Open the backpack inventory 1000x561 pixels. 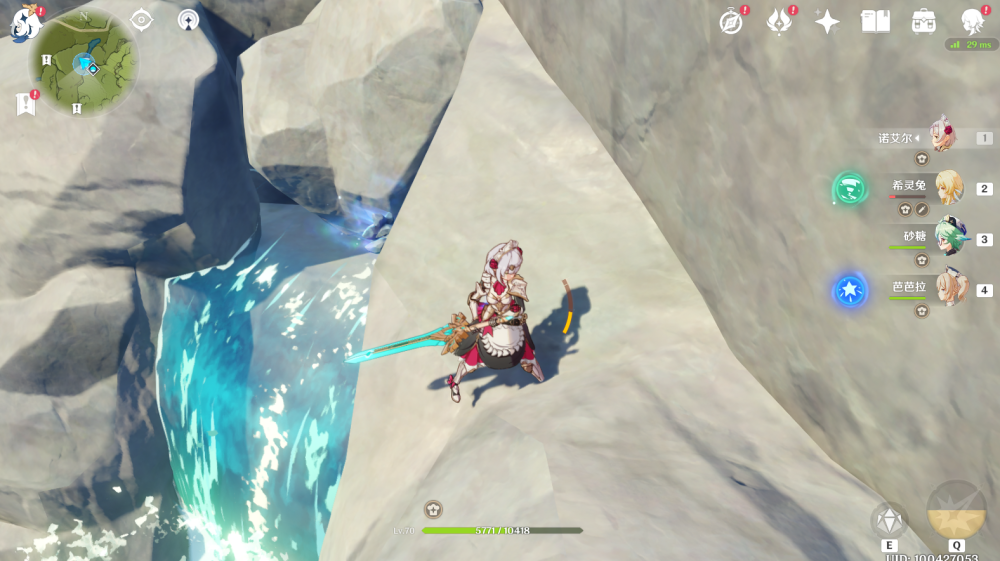pos(923,22)
